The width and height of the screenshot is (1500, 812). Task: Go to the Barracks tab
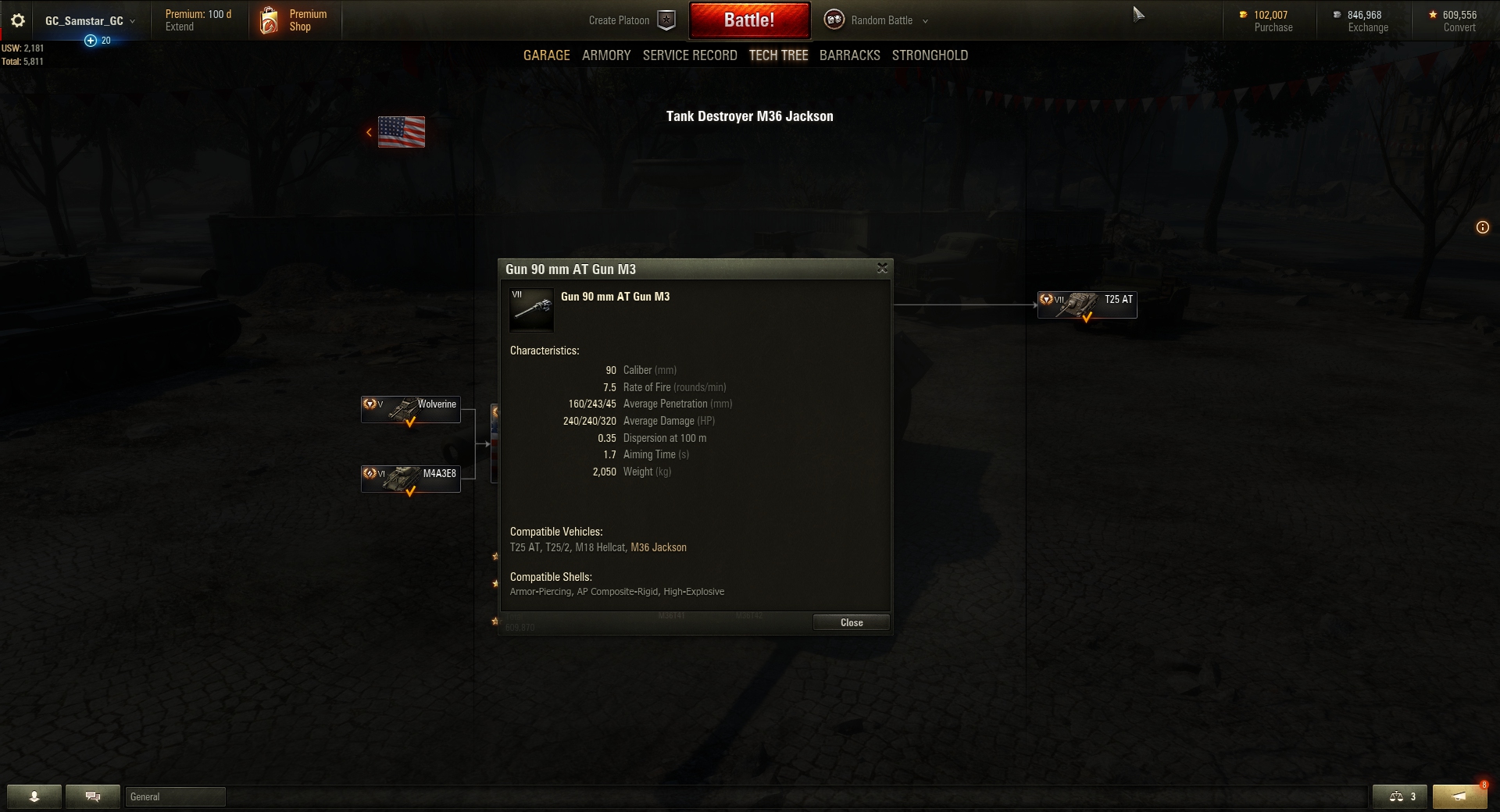[849, 55]
